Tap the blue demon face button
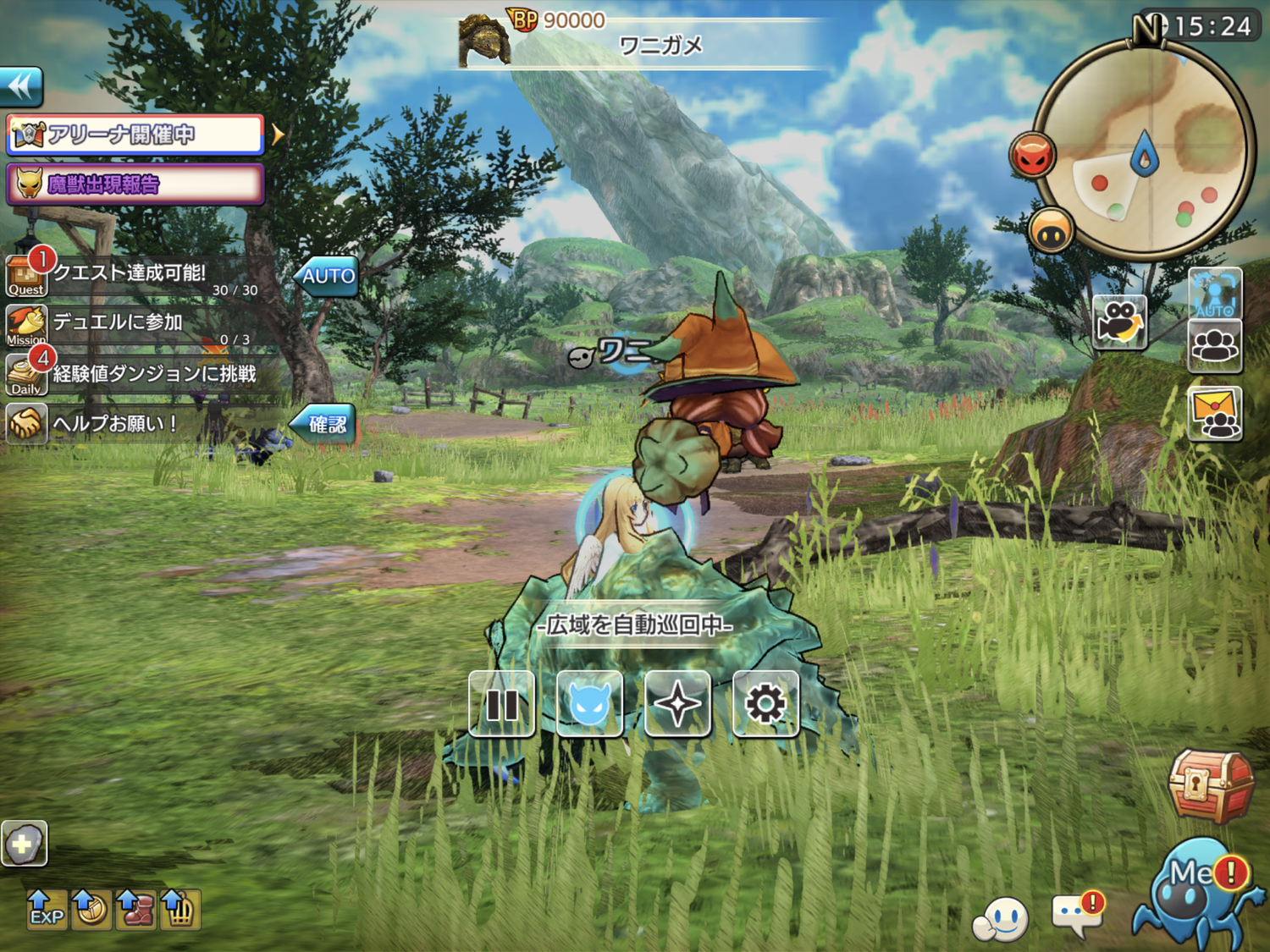Screen dimensions: 1270x952 tap(590, 704)
